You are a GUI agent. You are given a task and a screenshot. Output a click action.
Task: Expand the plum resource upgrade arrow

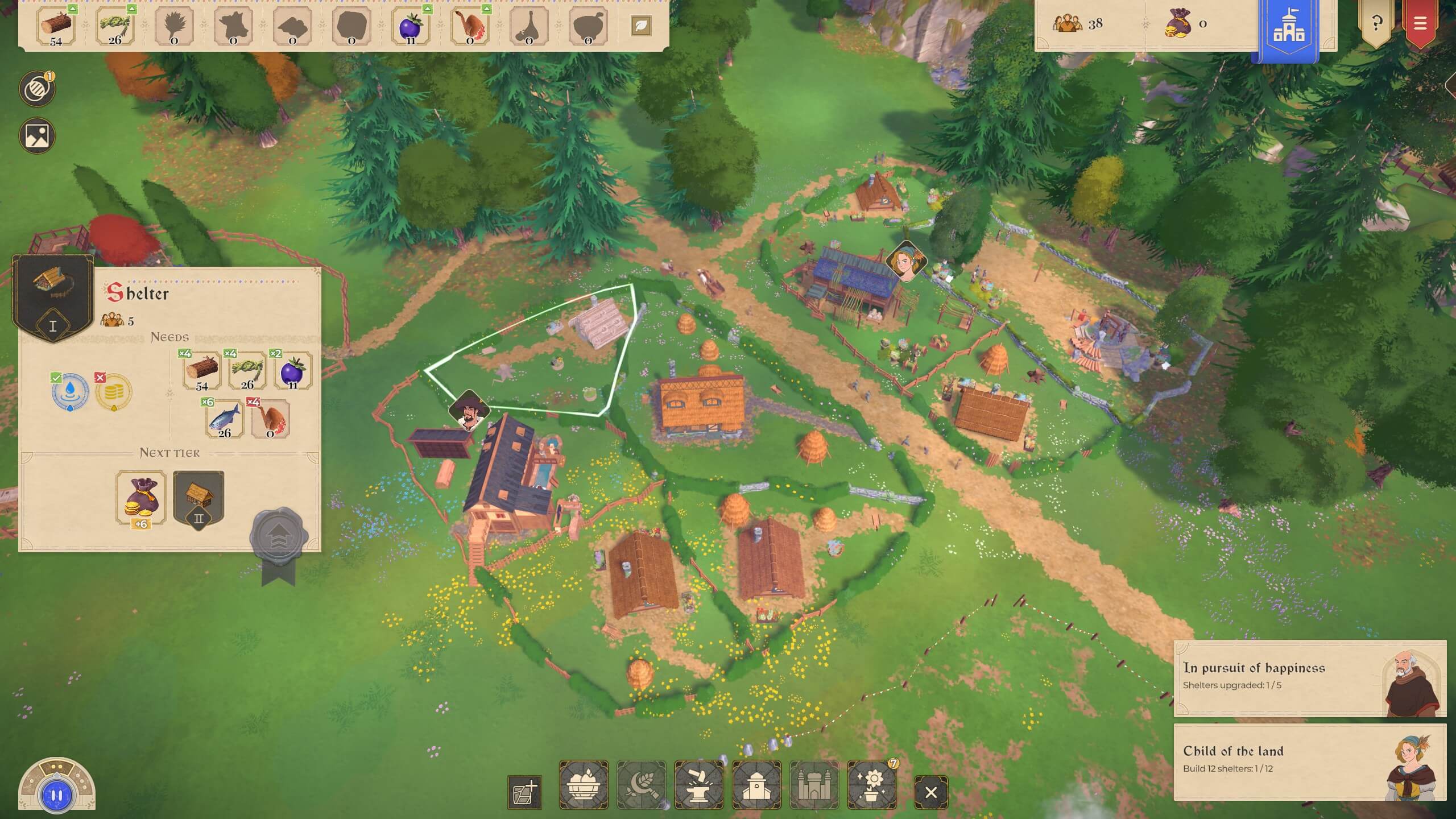[428, 9]
